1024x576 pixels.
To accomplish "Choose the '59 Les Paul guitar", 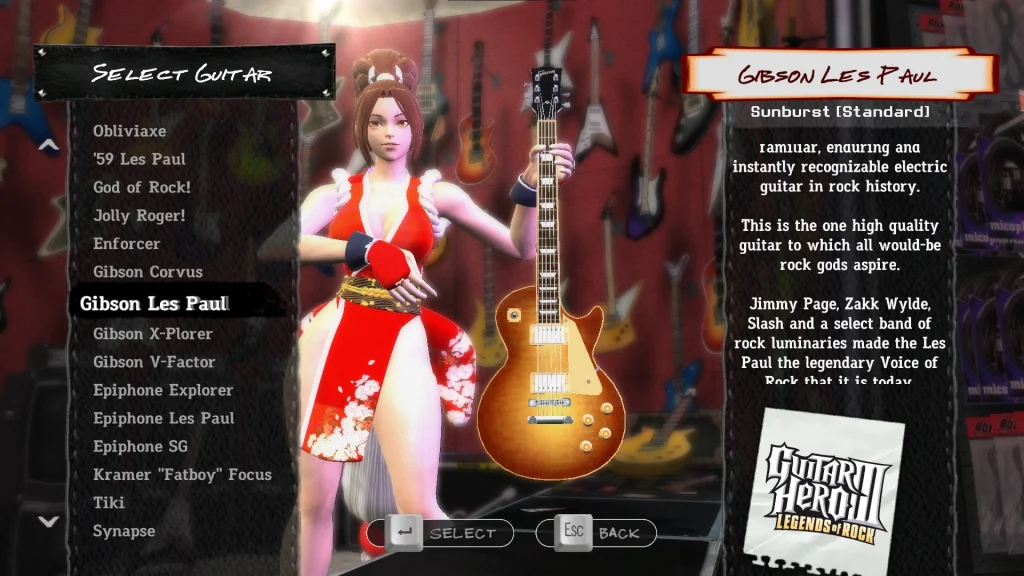I will tap(139, 159).
